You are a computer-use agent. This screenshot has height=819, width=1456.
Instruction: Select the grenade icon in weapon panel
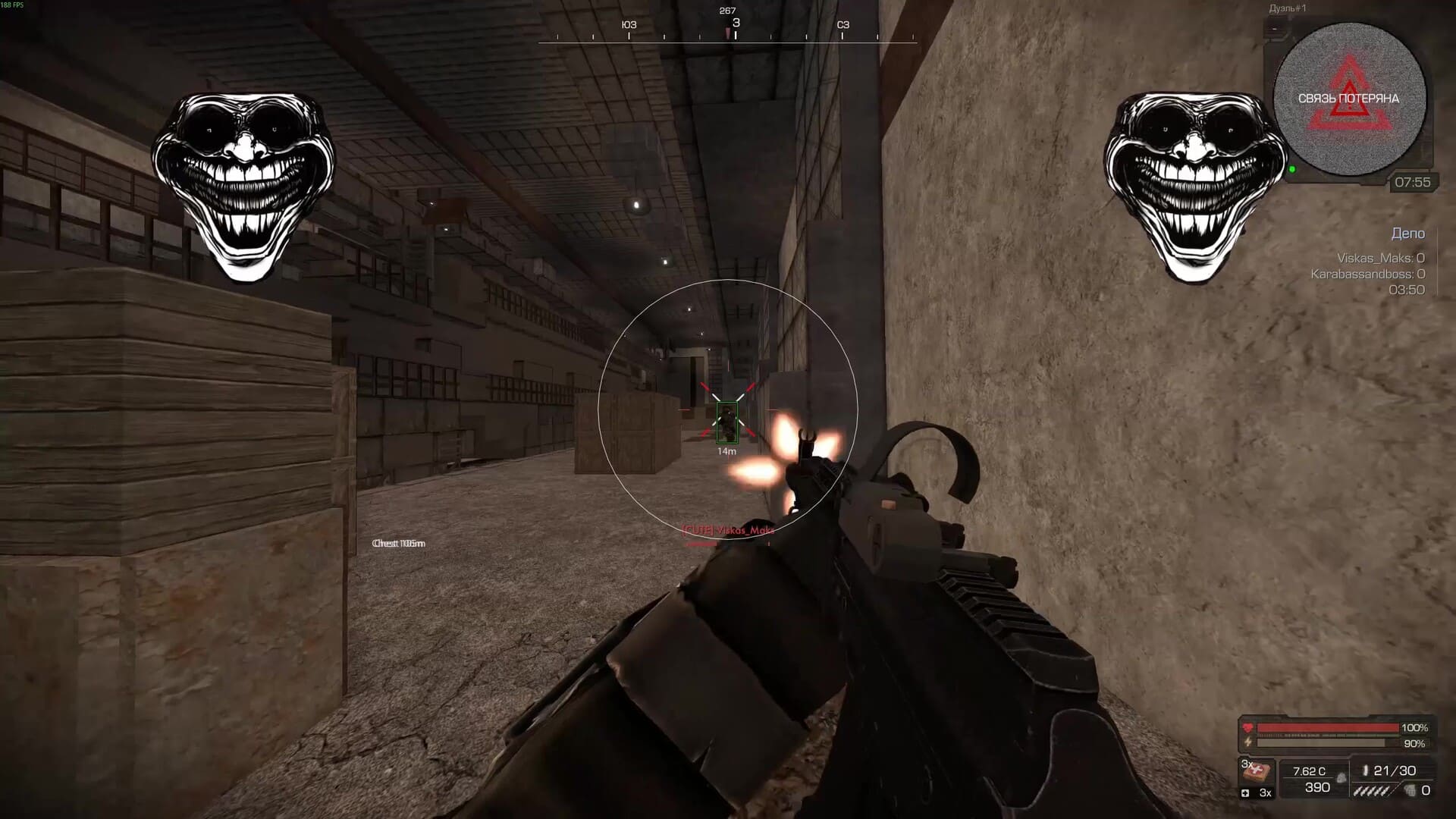pos(1410,790)
